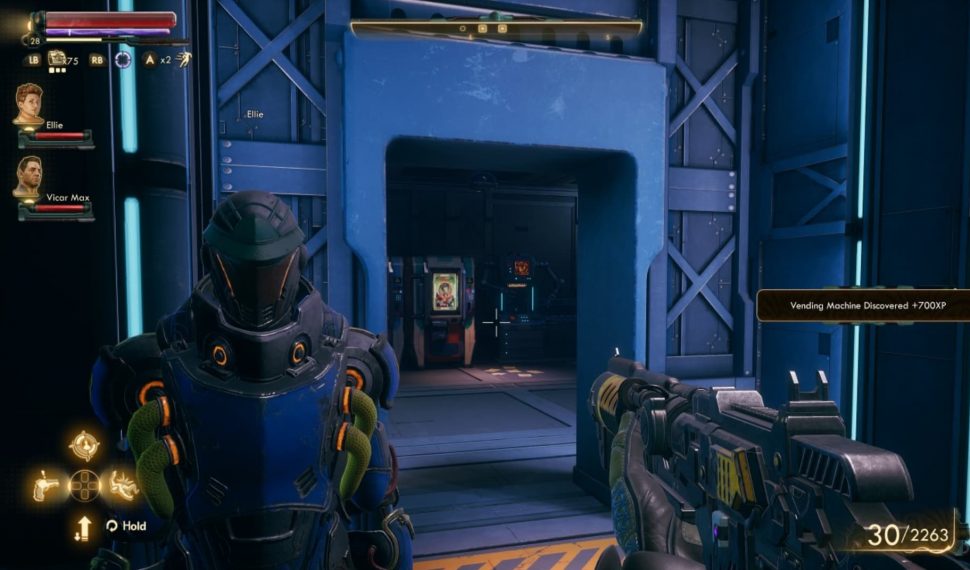Open the compass bar at top
Image resolution: width=970 pixels, height=570 pixels.
point(496,28)
